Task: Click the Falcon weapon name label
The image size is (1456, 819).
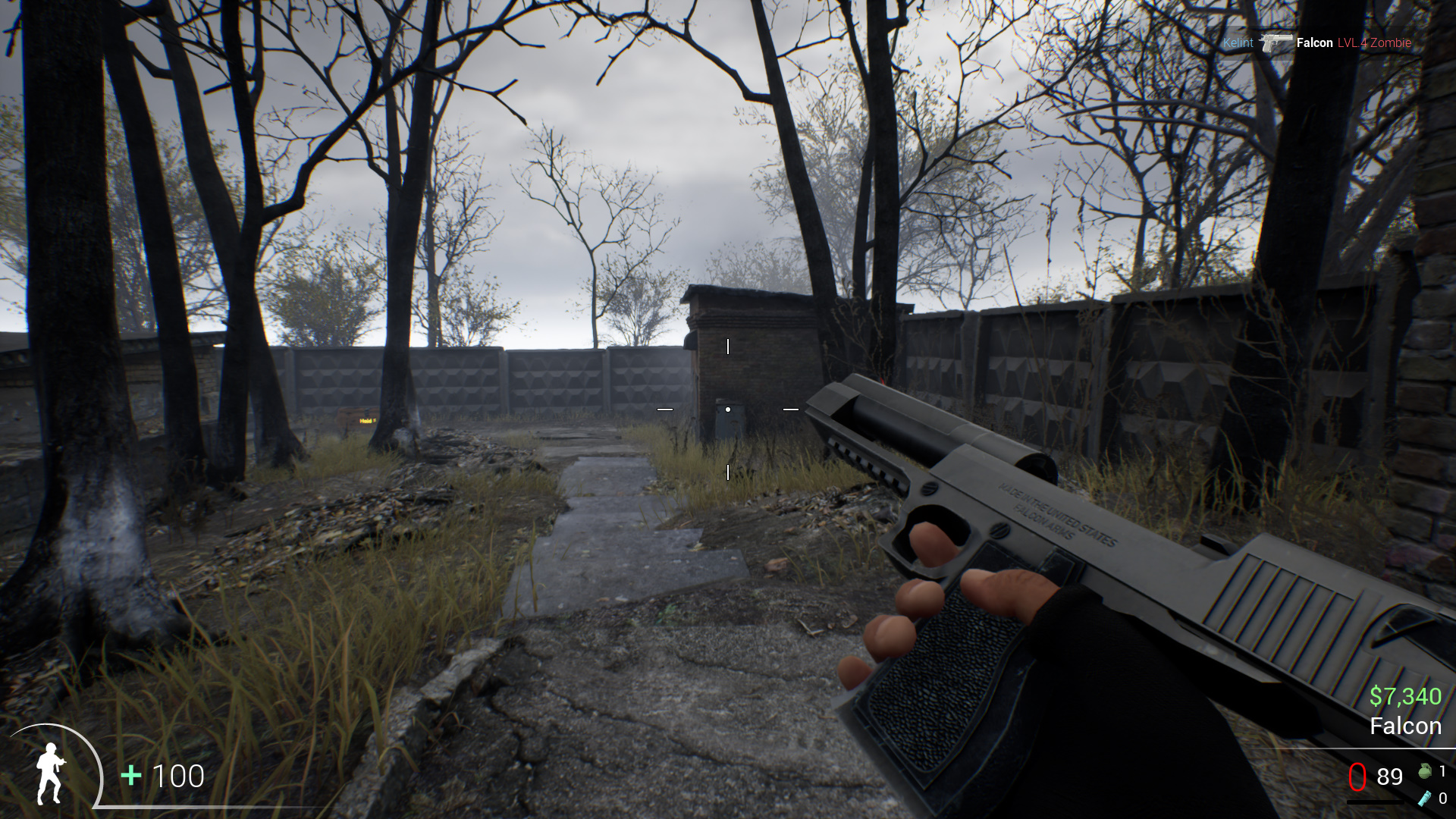Action: (1407, 726)
